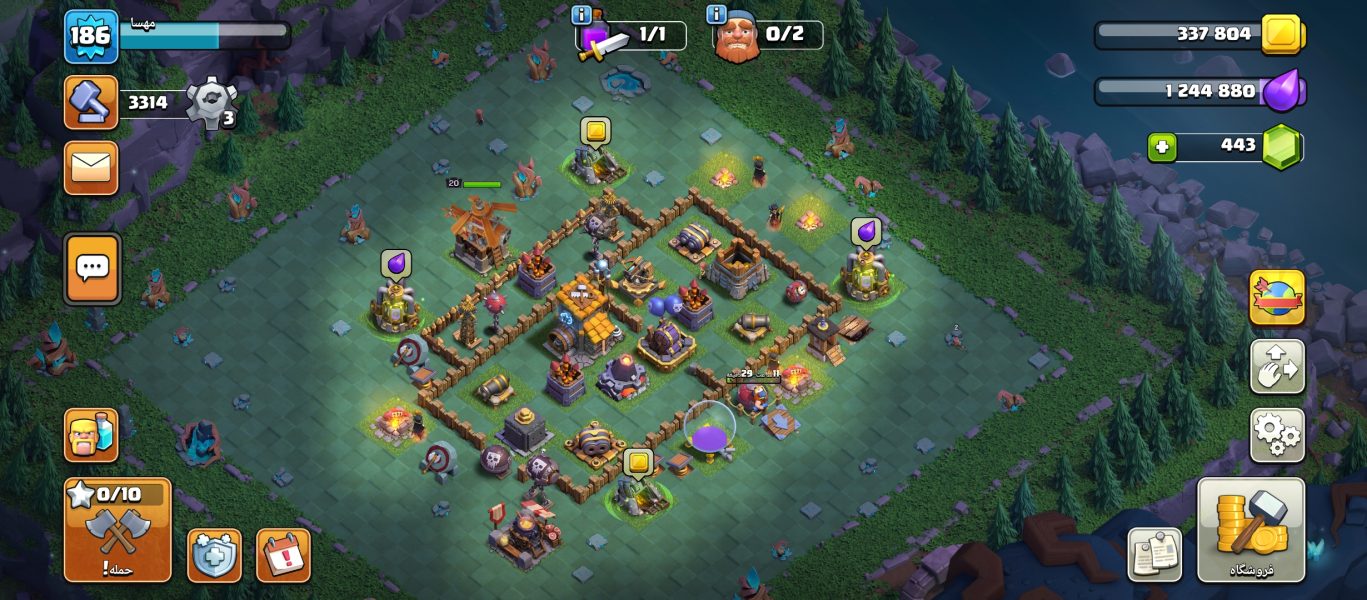Open the game settings gears button
Screen dimensions: 1367x600
point(1277,434)
